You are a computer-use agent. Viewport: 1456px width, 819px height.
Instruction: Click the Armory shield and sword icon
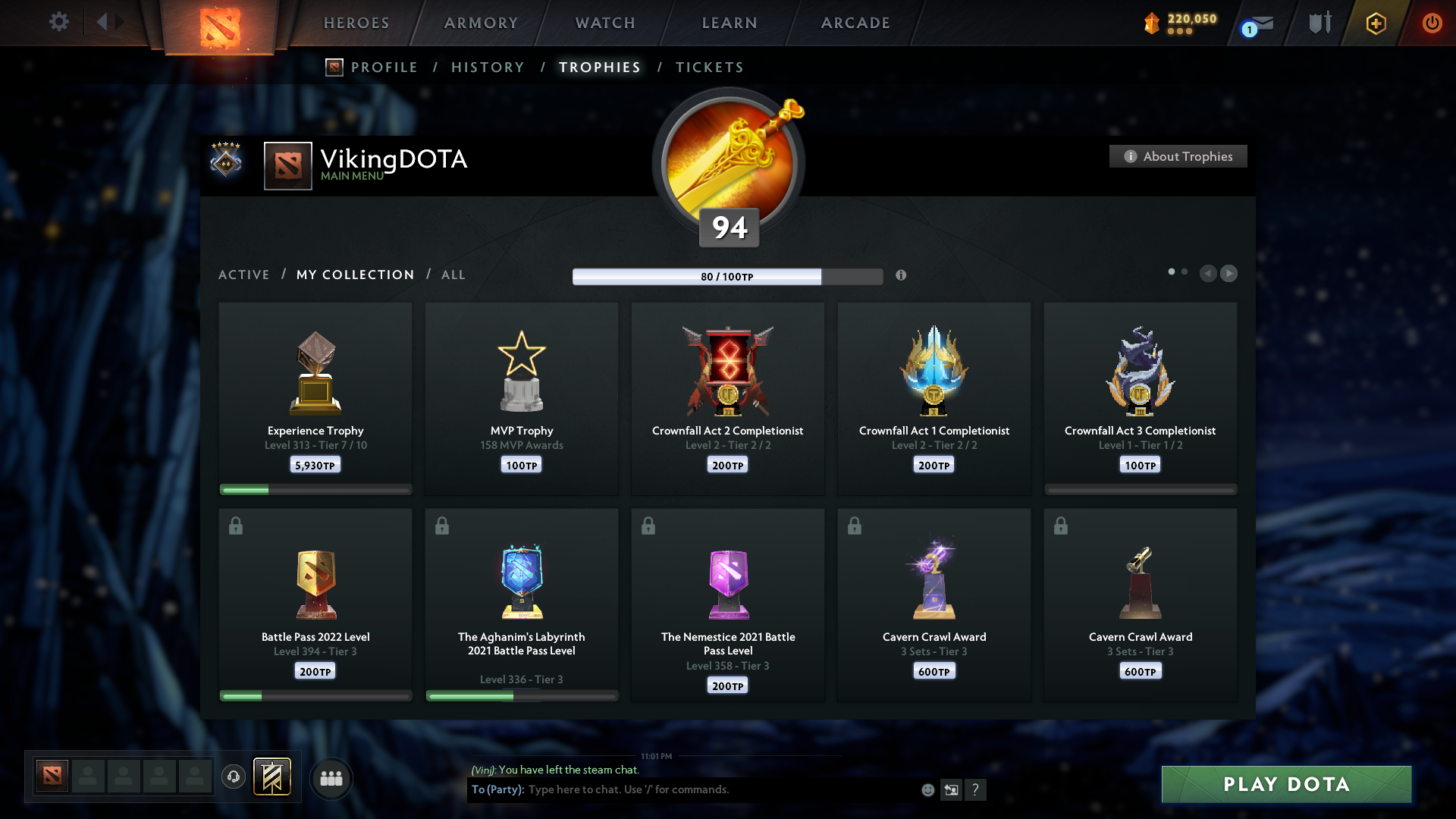pos(1318,23)
